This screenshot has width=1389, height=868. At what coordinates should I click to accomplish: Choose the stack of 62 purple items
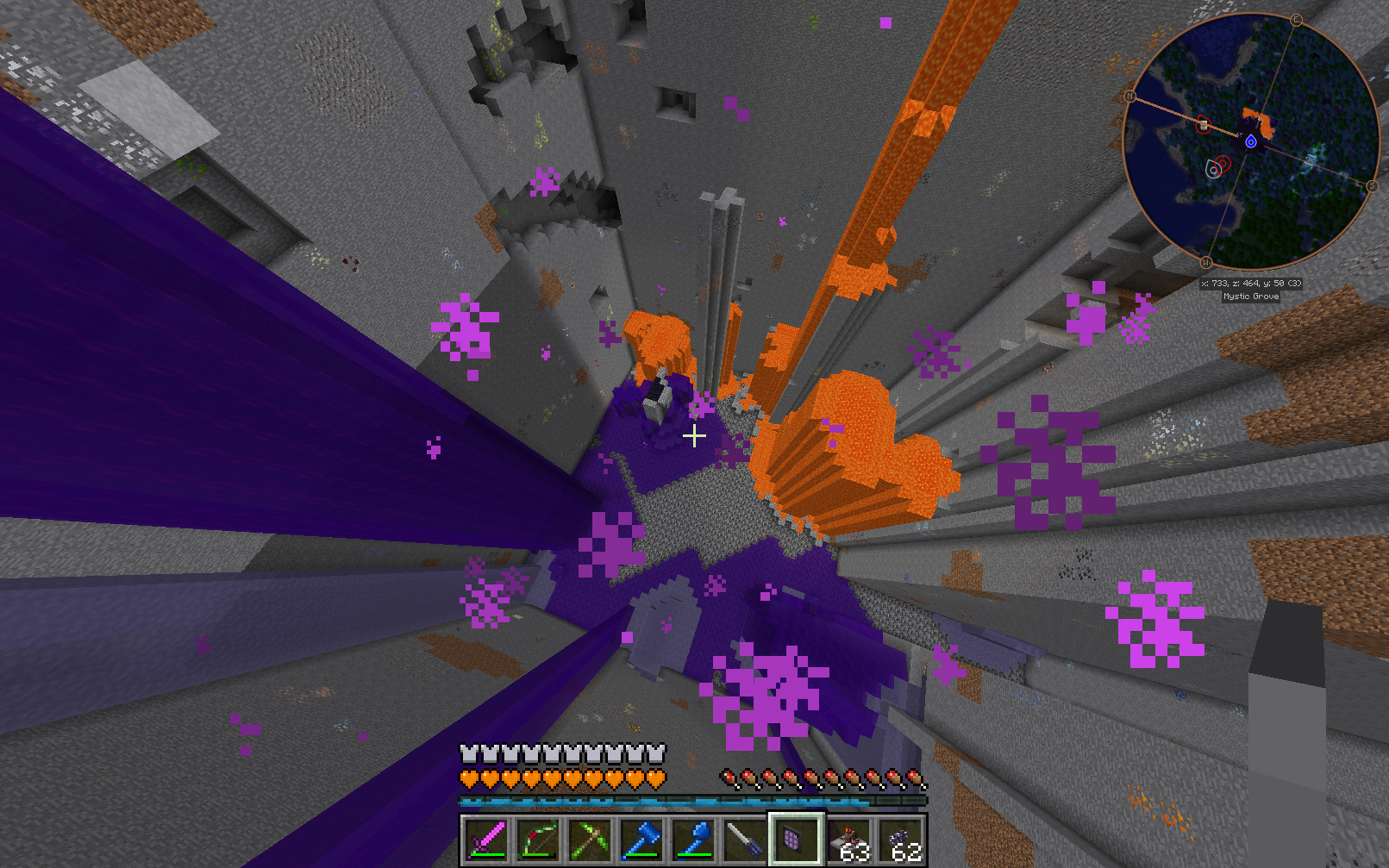[901, 840]
